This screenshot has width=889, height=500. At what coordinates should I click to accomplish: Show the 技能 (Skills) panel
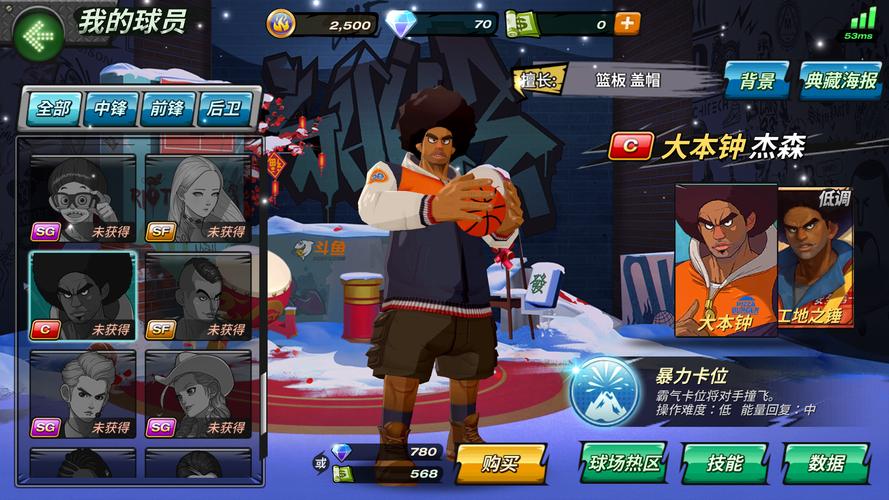pos(724,463)
